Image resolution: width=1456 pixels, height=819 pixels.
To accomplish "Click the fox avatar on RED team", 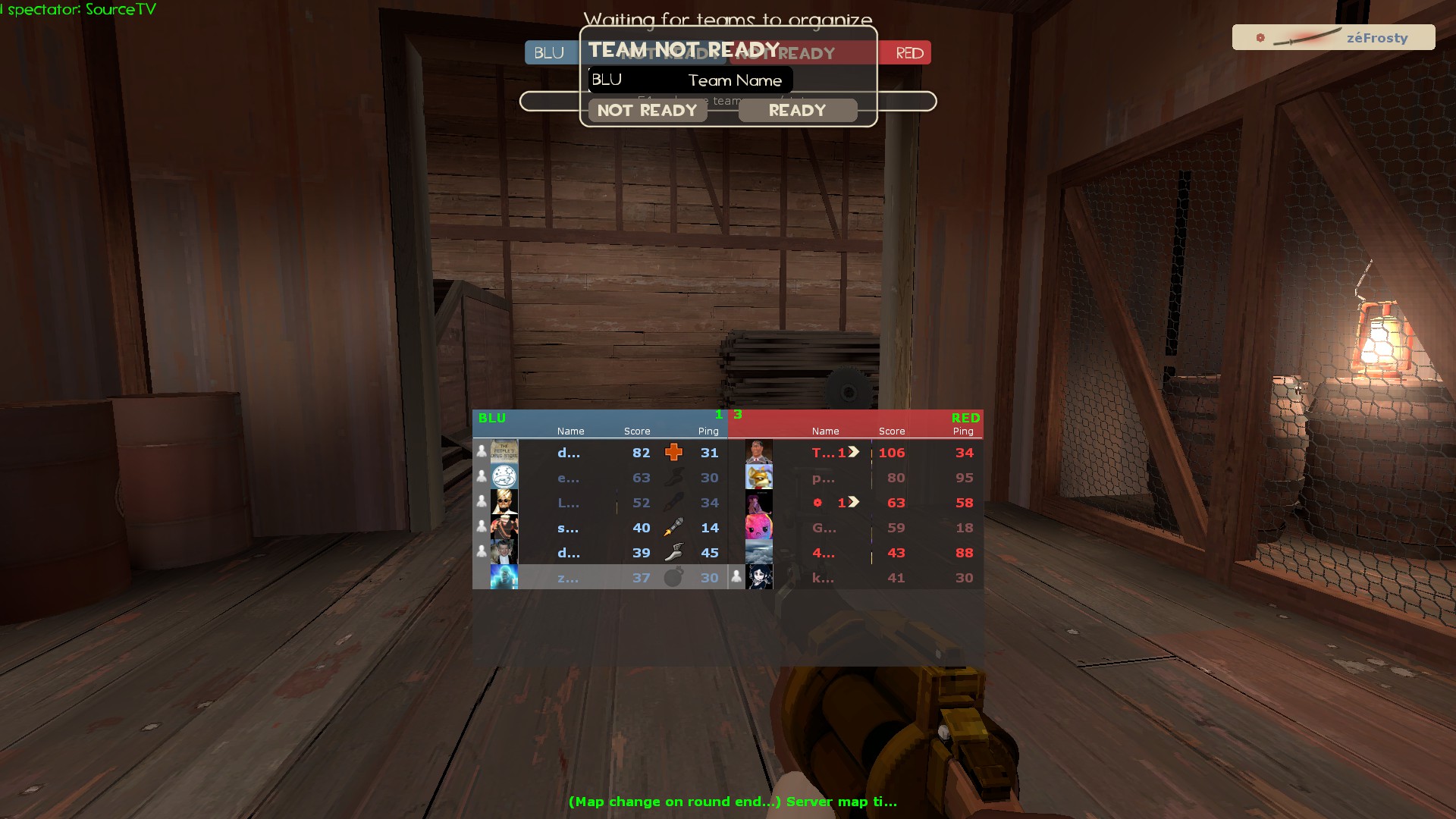I will [759, 478].
